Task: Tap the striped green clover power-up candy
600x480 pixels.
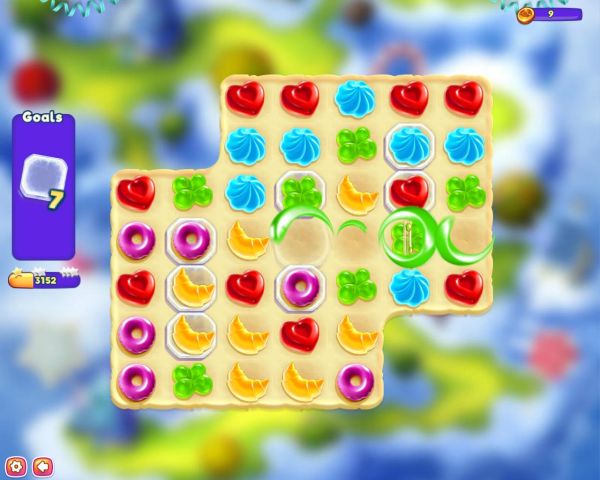Action: pos(406,238)
